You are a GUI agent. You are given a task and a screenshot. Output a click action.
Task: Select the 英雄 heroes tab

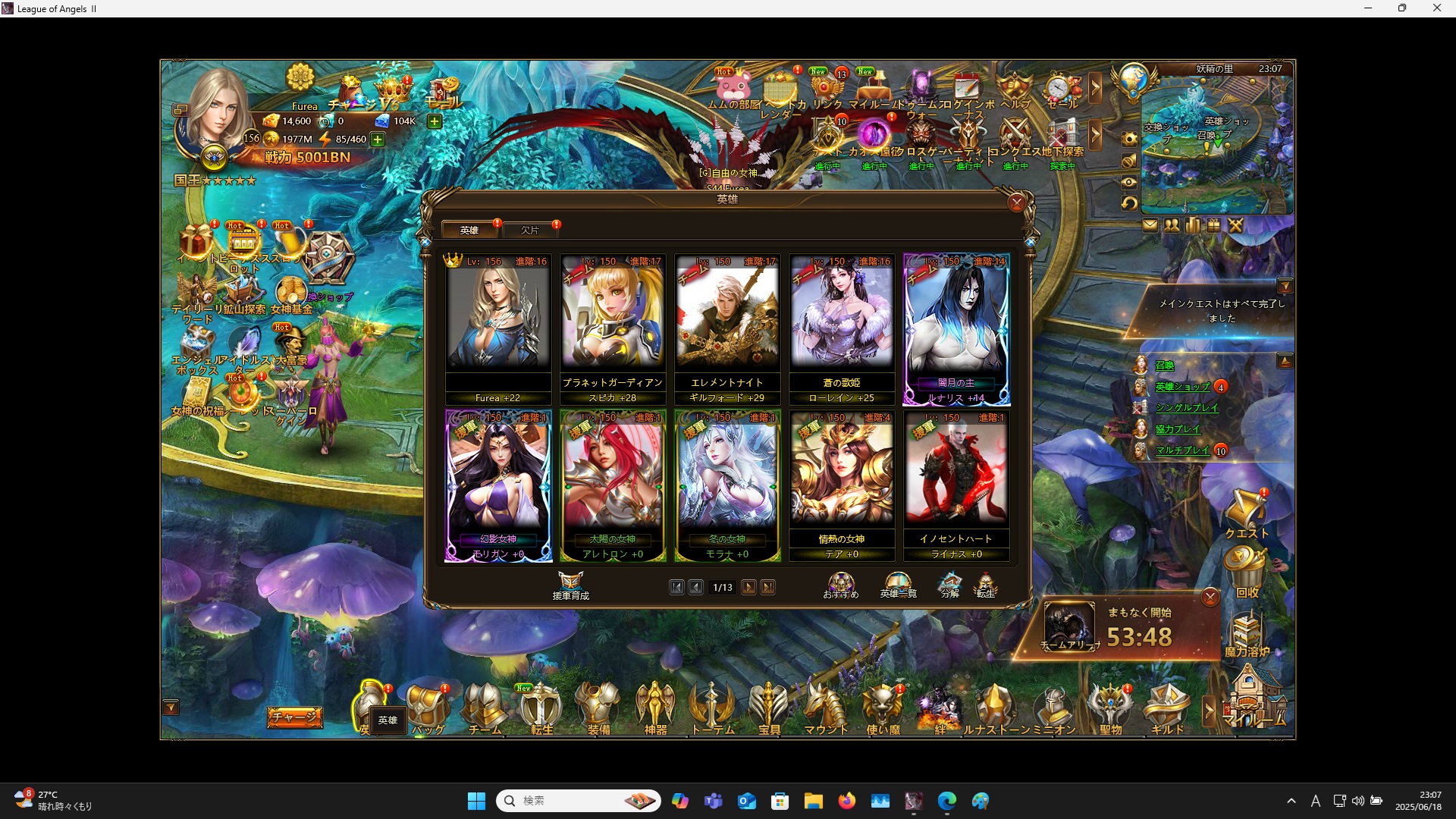pos(470,230)
